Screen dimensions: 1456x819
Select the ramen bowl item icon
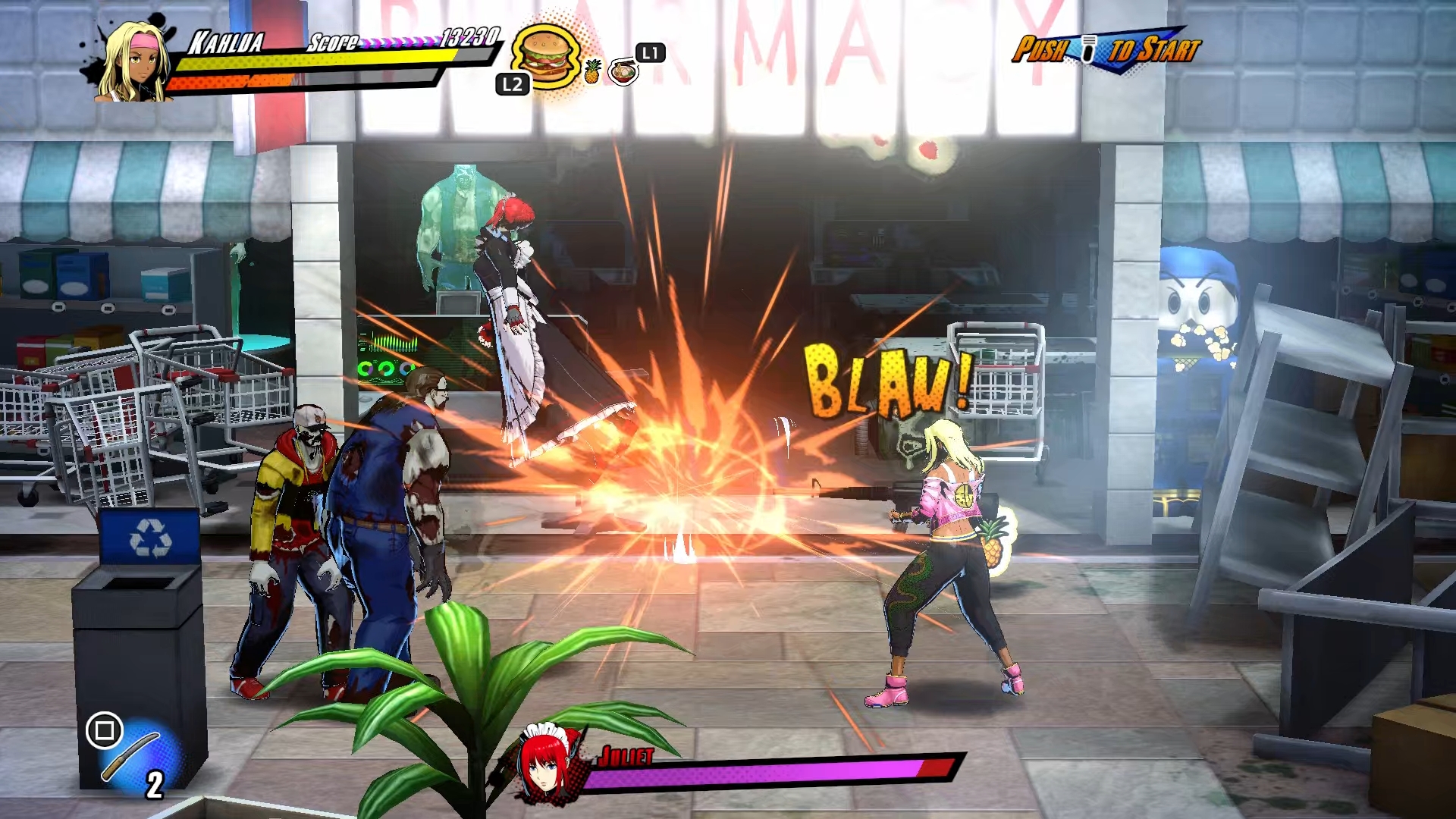coord(623,73)
